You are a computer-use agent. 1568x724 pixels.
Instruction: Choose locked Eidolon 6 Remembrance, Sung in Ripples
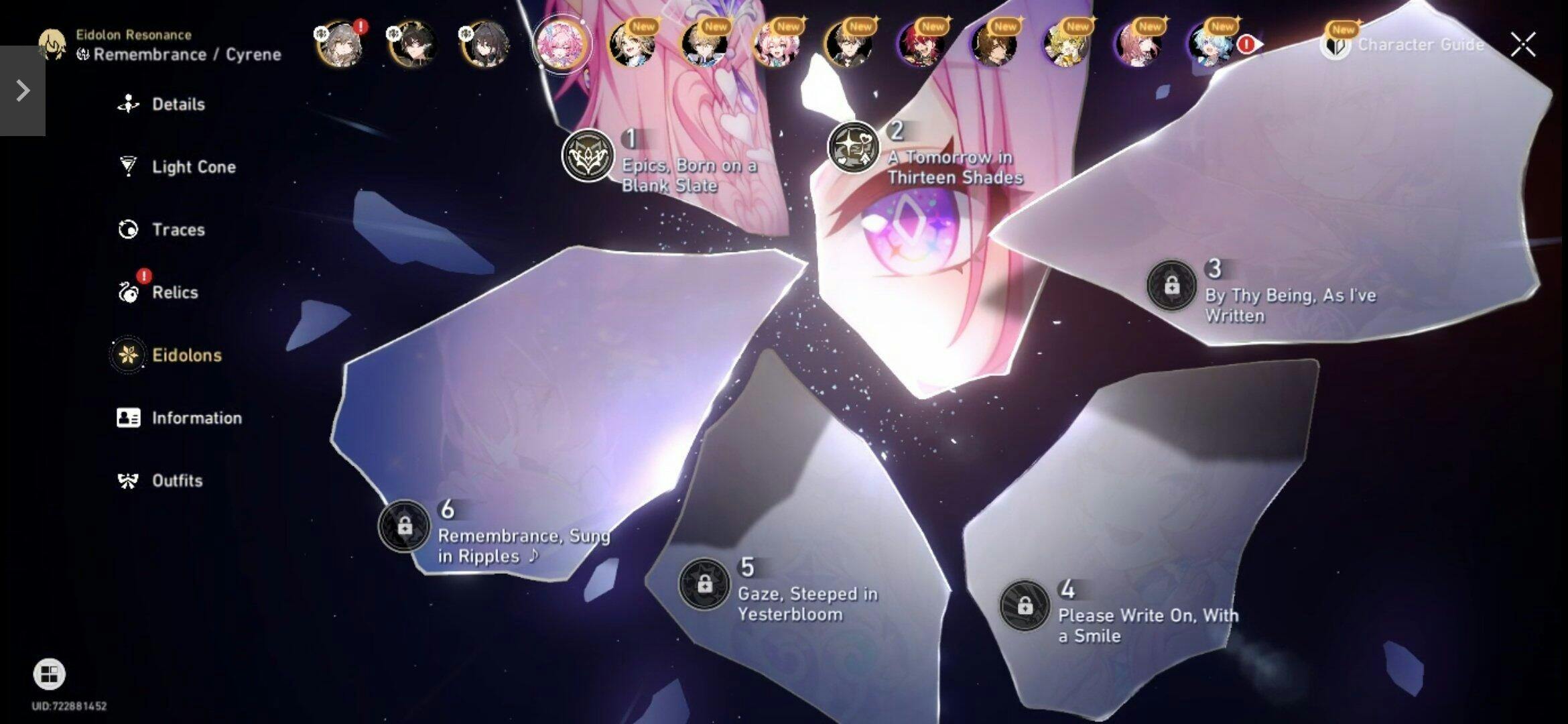[x=404, y=526]
